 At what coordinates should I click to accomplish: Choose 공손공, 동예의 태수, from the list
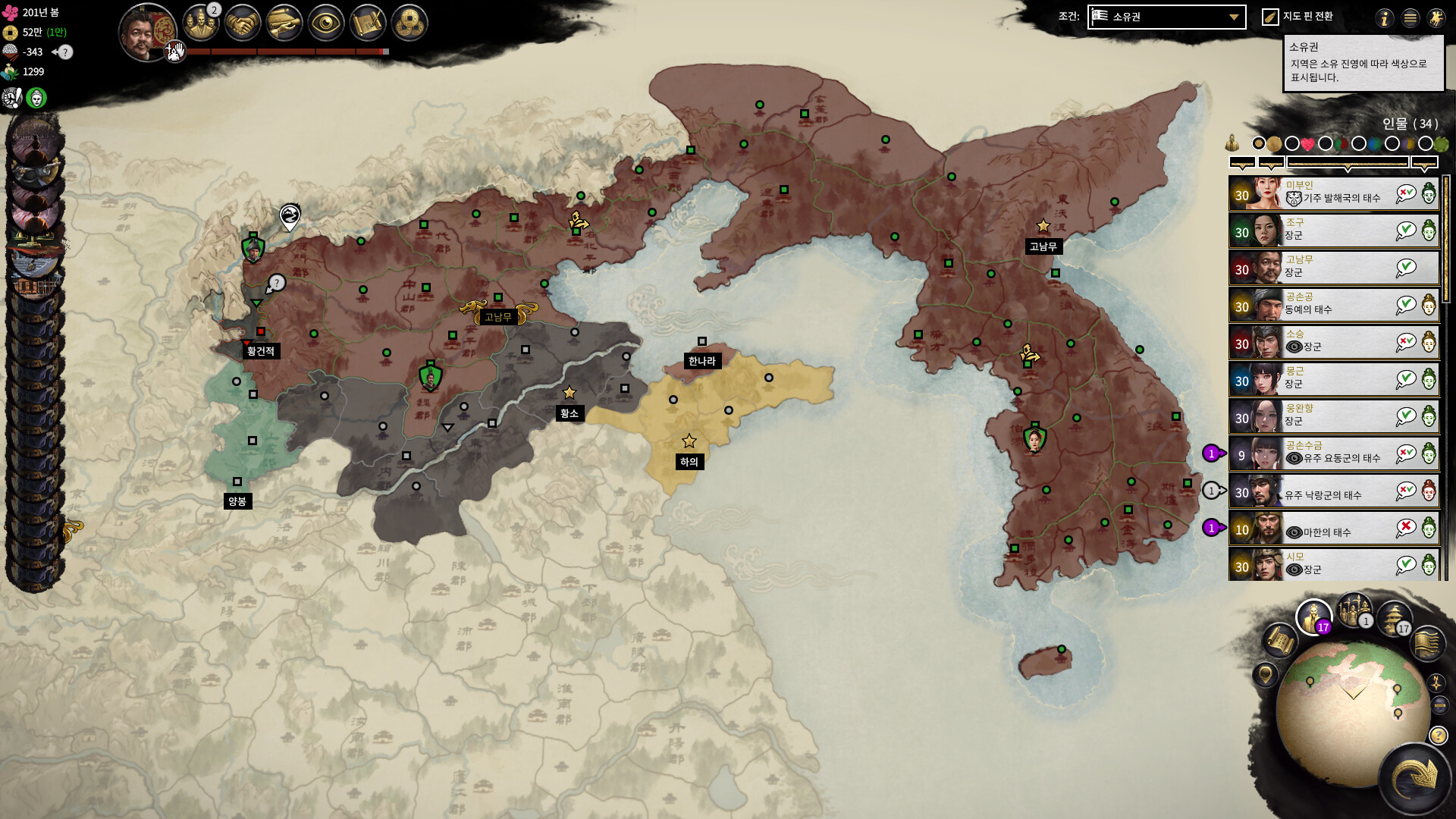[x=1333, y=306]
